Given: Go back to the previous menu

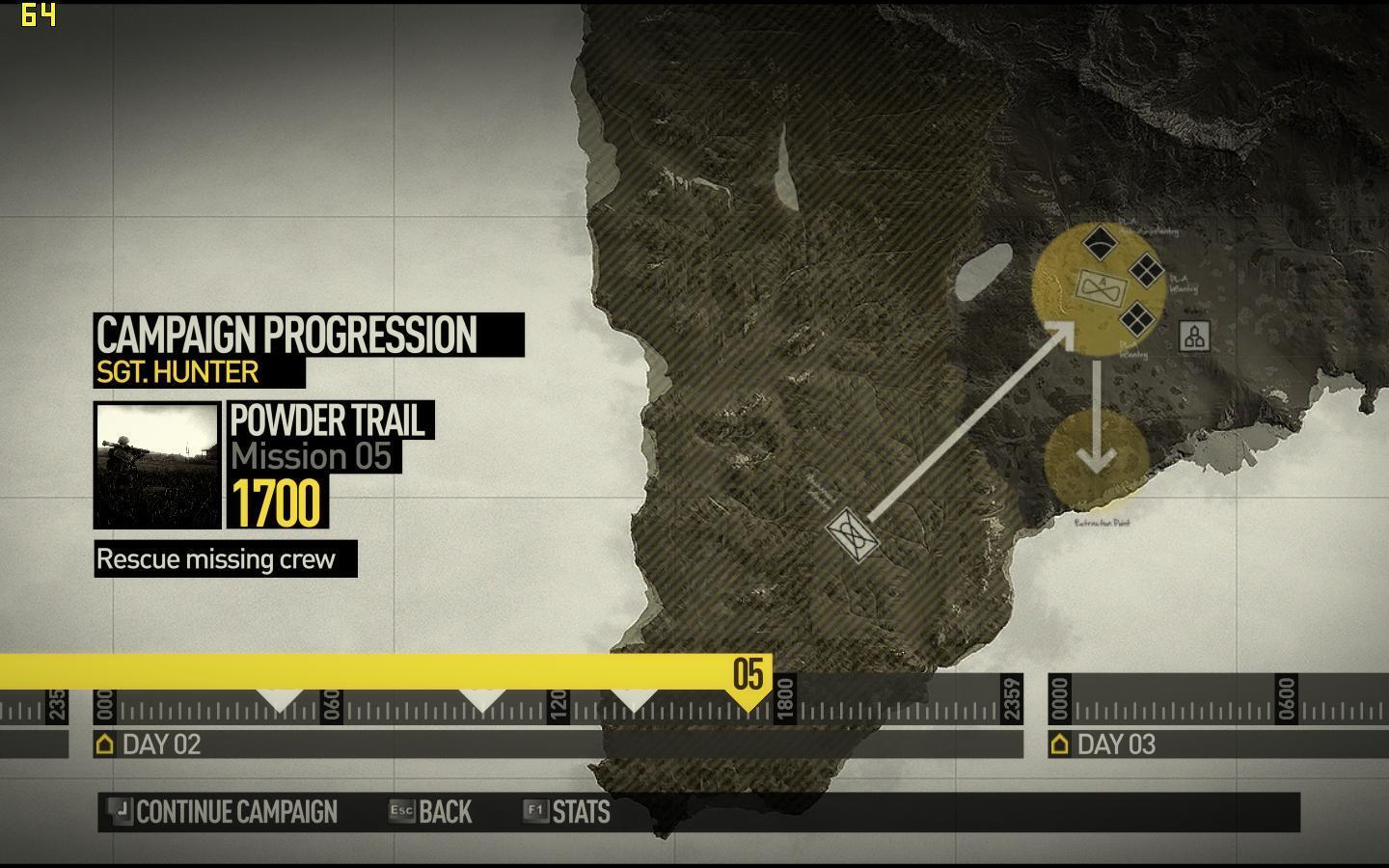Looking at the screenshot, I should tap(431, 812).
